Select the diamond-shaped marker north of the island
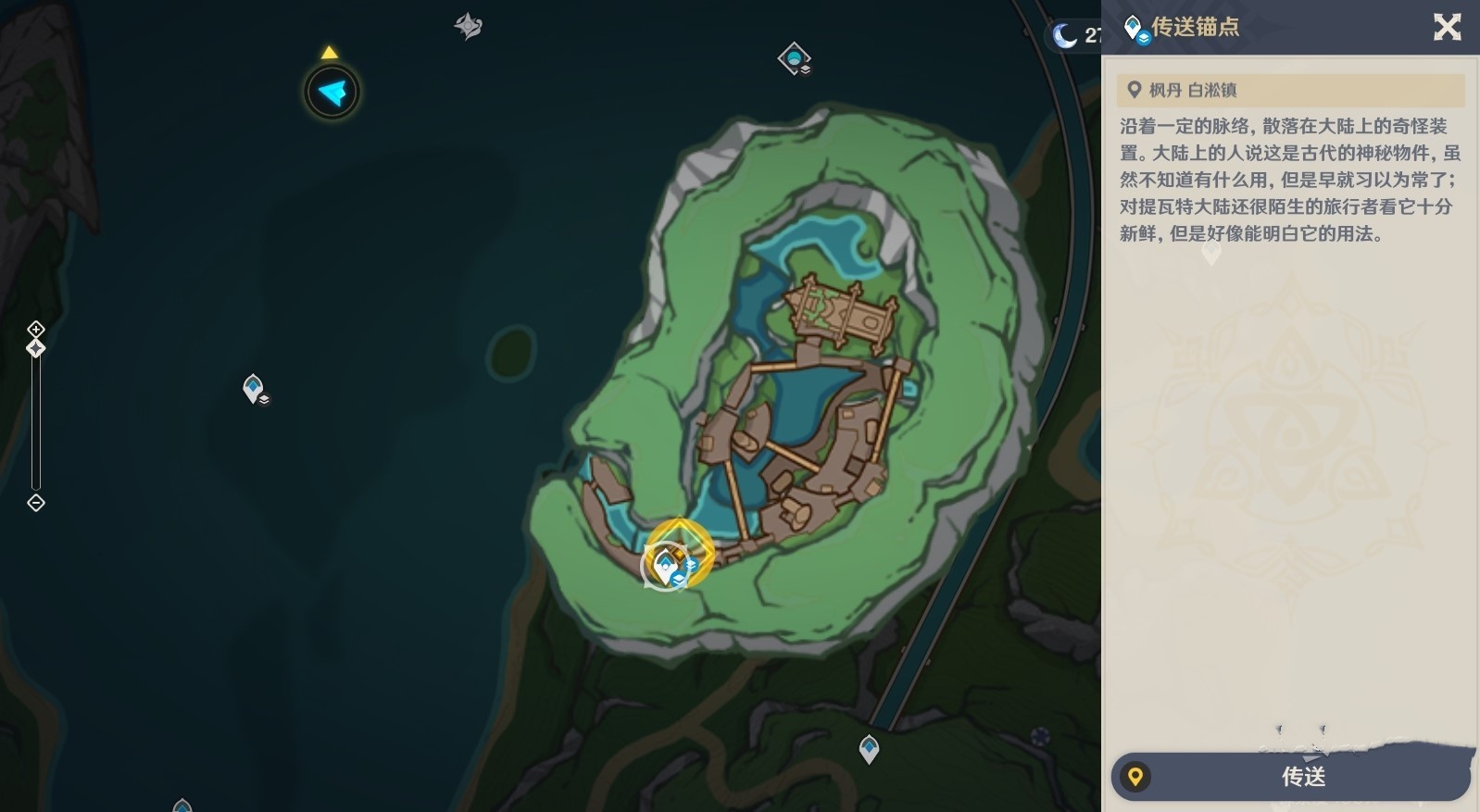Viewport: 1480px width, 812px height. (x=794, y=58)
